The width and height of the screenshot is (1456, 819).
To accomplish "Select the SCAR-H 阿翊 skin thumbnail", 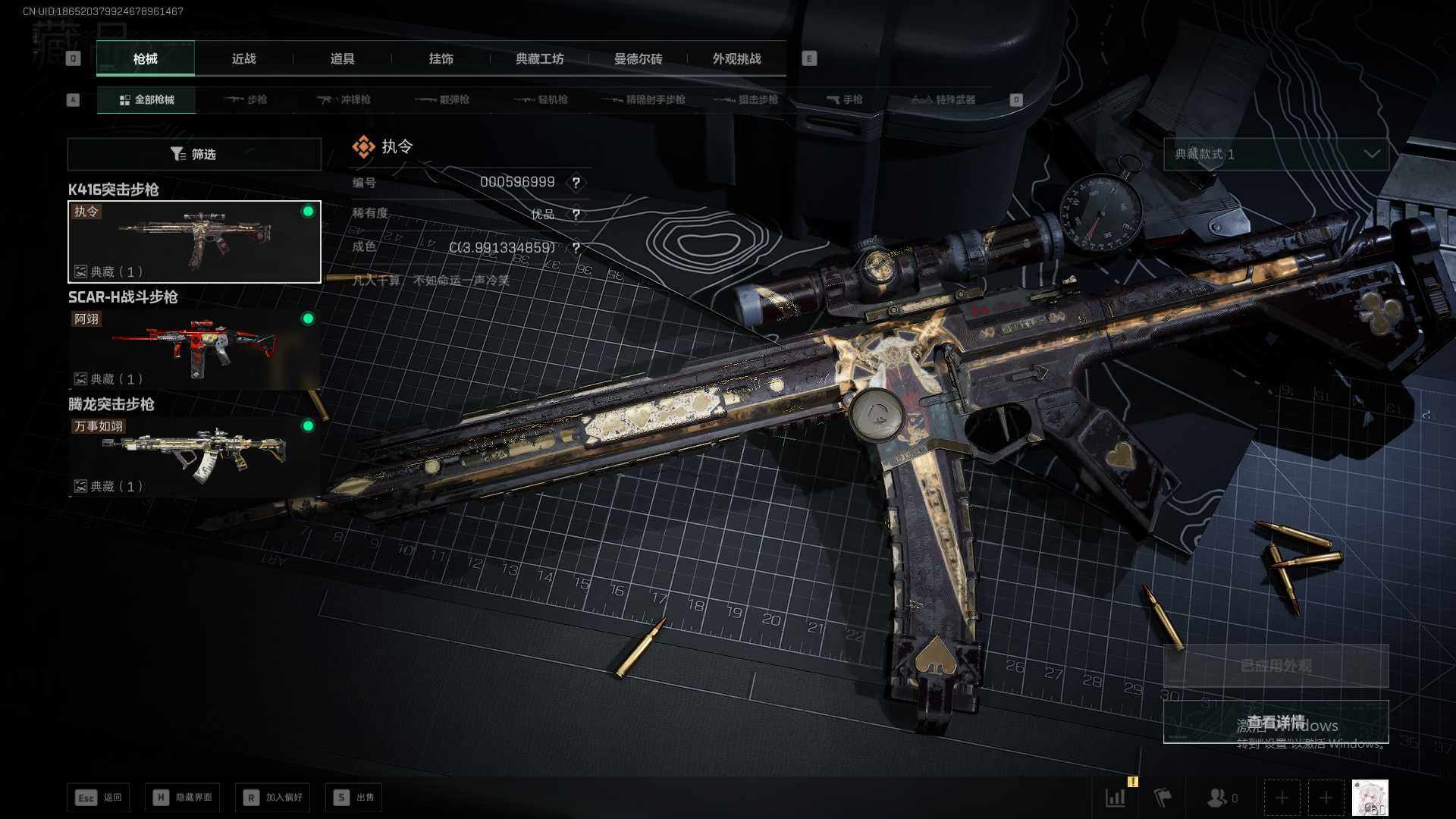I will (x=194, y=350).
